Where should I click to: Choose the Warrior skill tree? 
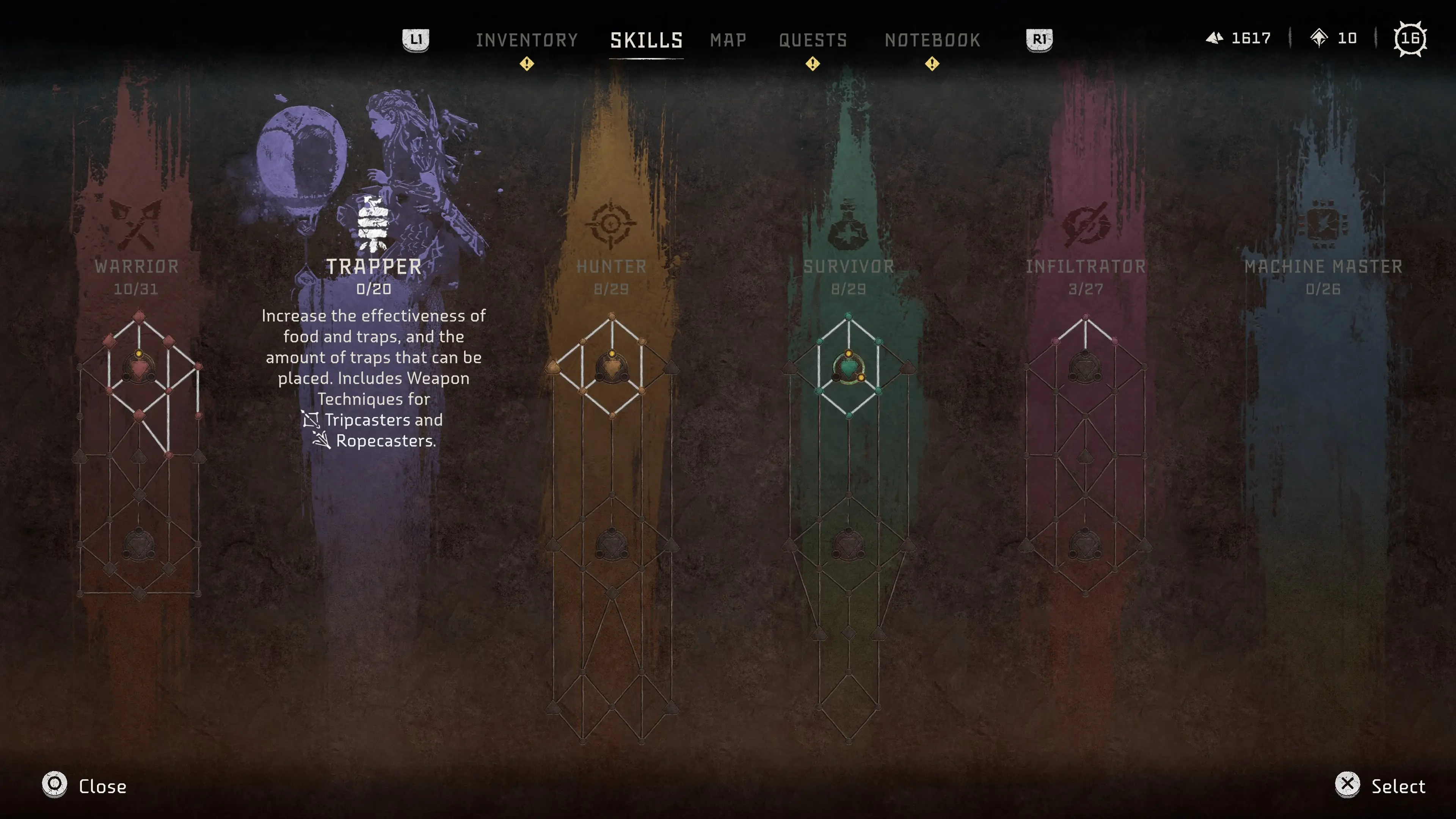coord(136,267)
